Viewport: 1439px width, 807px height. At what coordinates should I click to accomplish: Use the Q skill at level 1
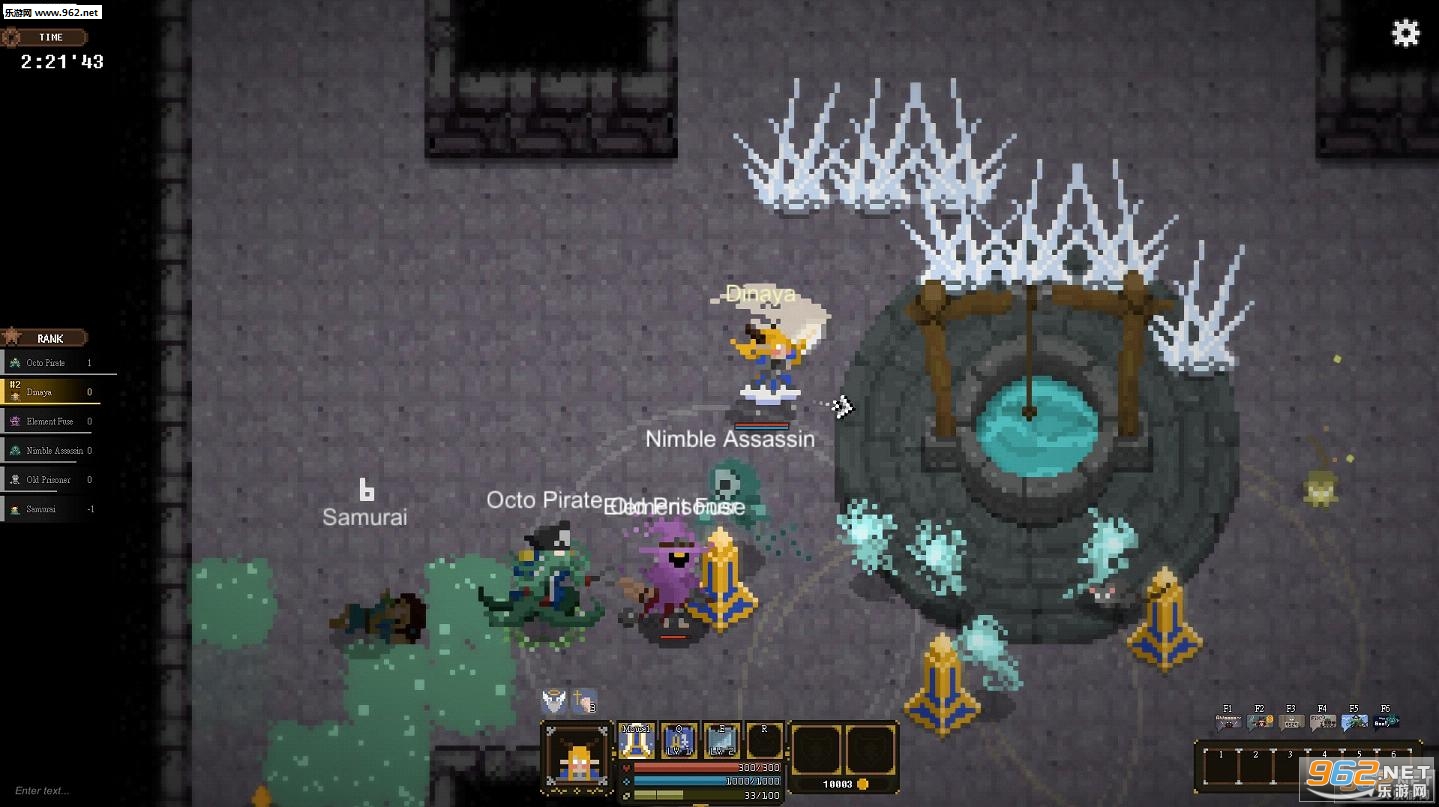pos(679,741)
